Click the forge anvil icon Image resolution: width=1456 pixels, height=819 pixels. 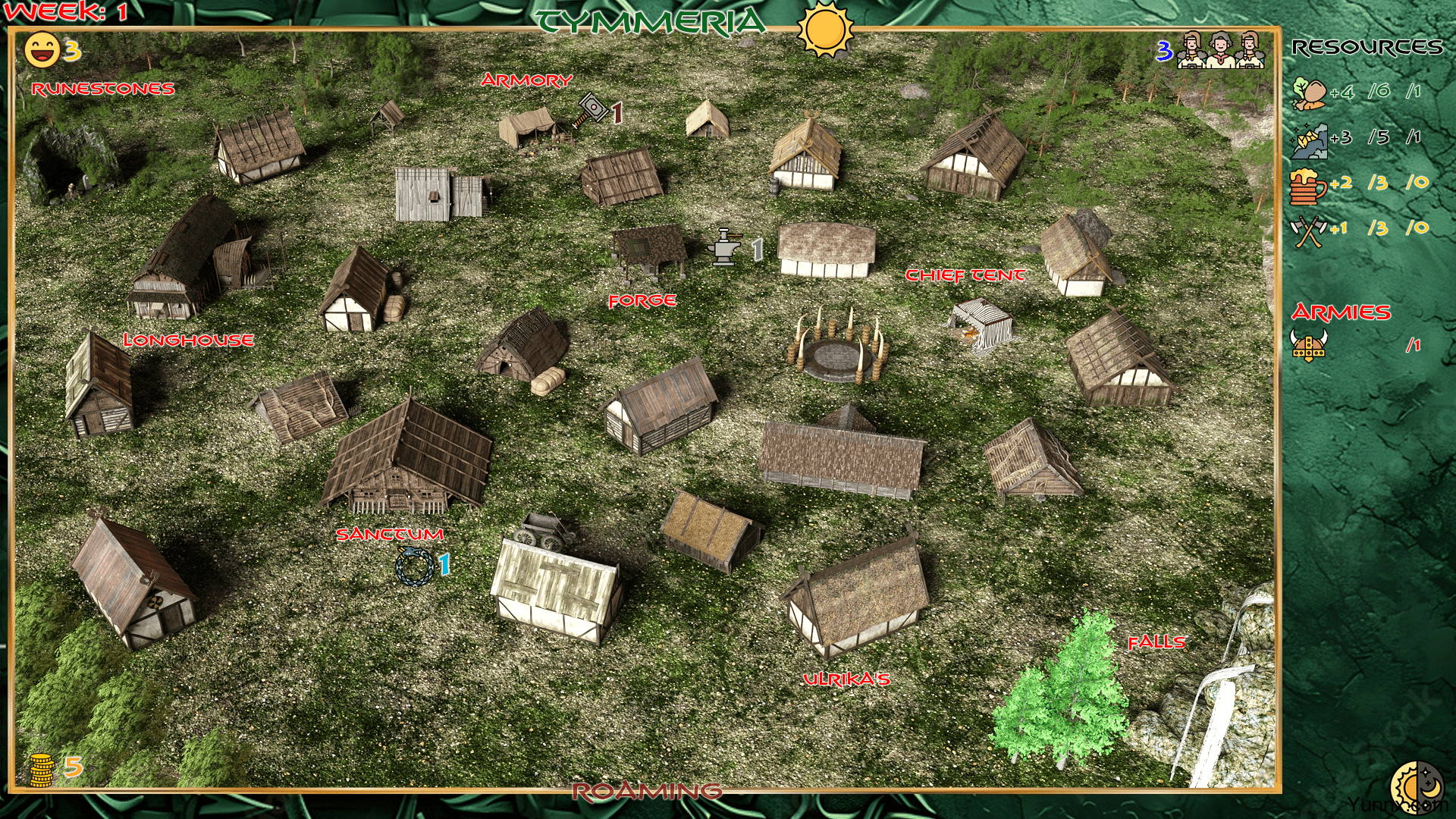pyautogui.click(x=724, y=247)
